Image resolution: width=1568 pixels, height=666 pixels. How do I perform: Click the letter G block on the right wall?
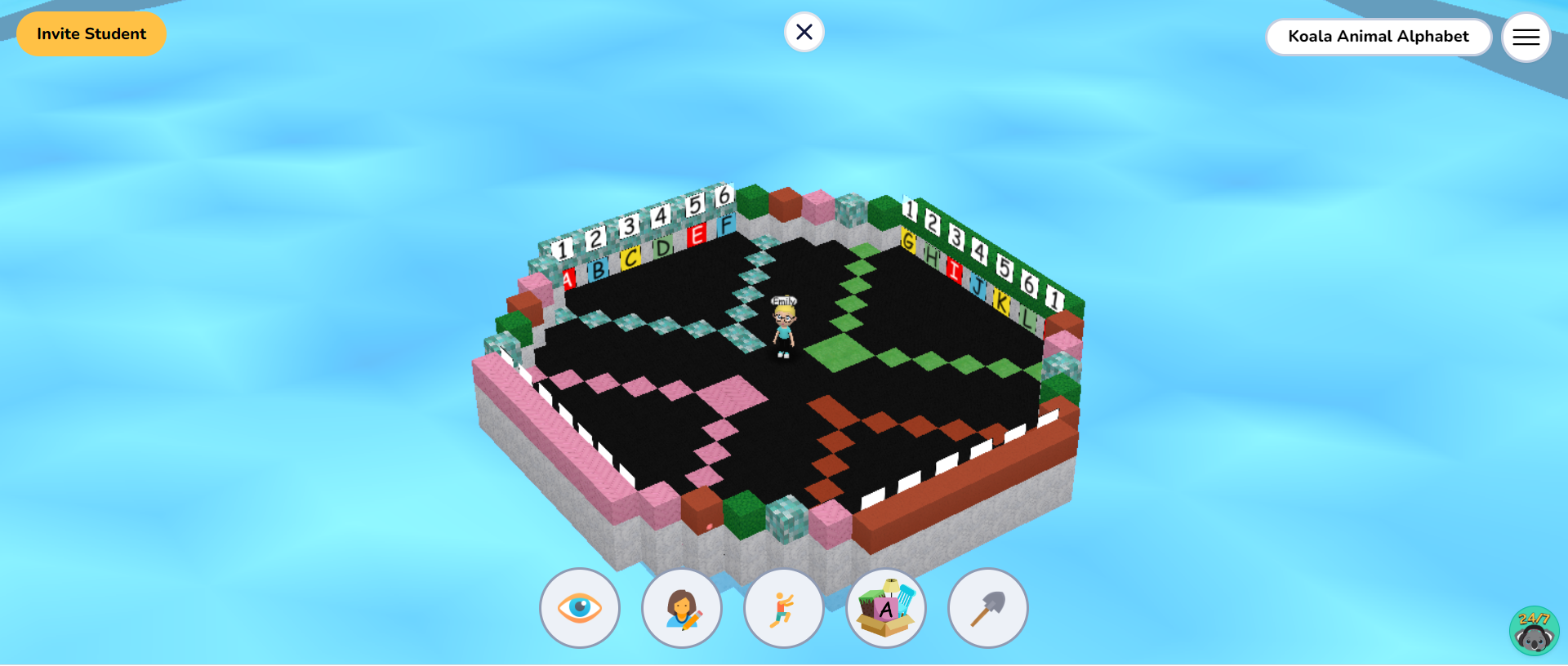coord(908,242)
